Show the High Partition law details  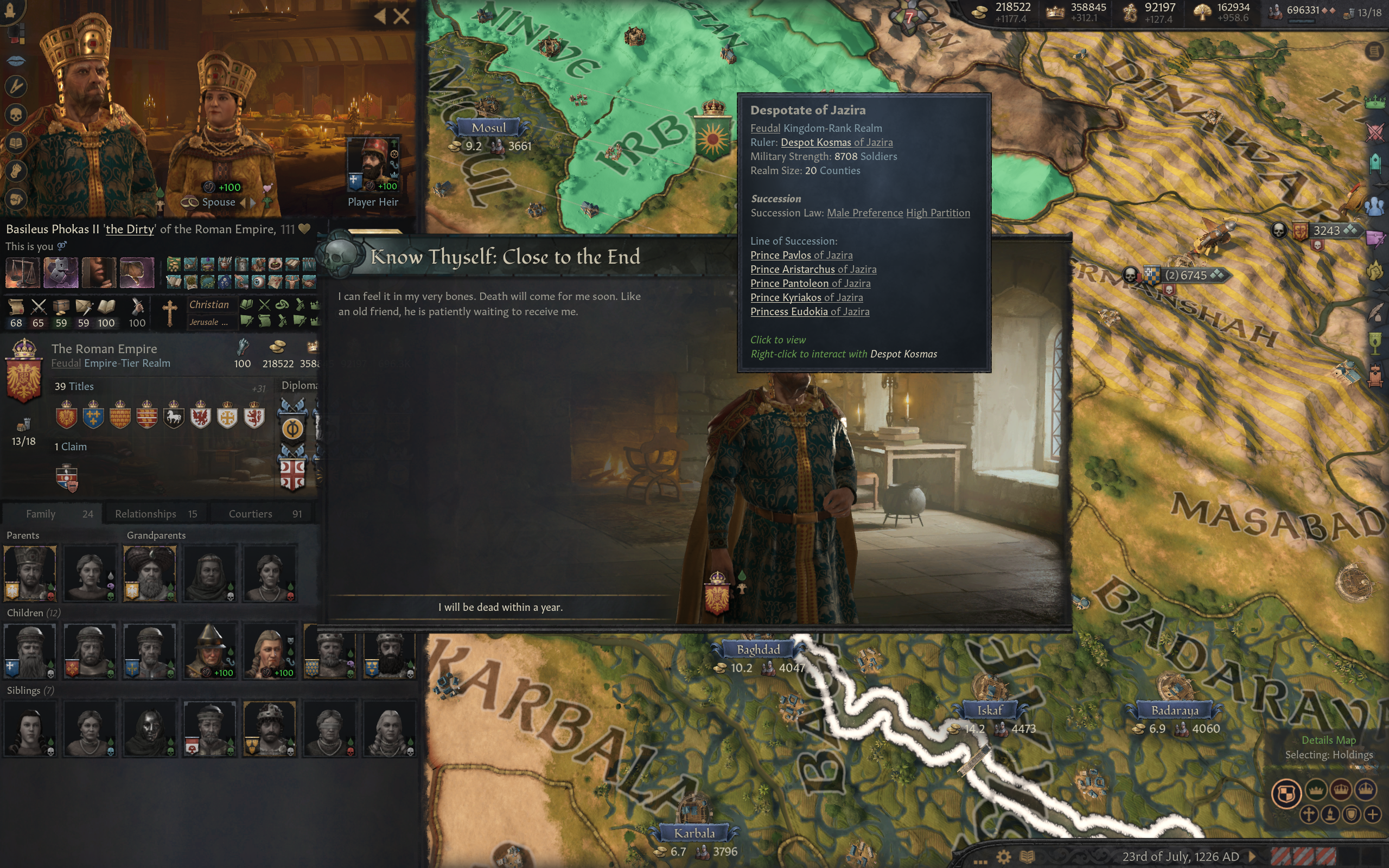[x=938, y=213]
